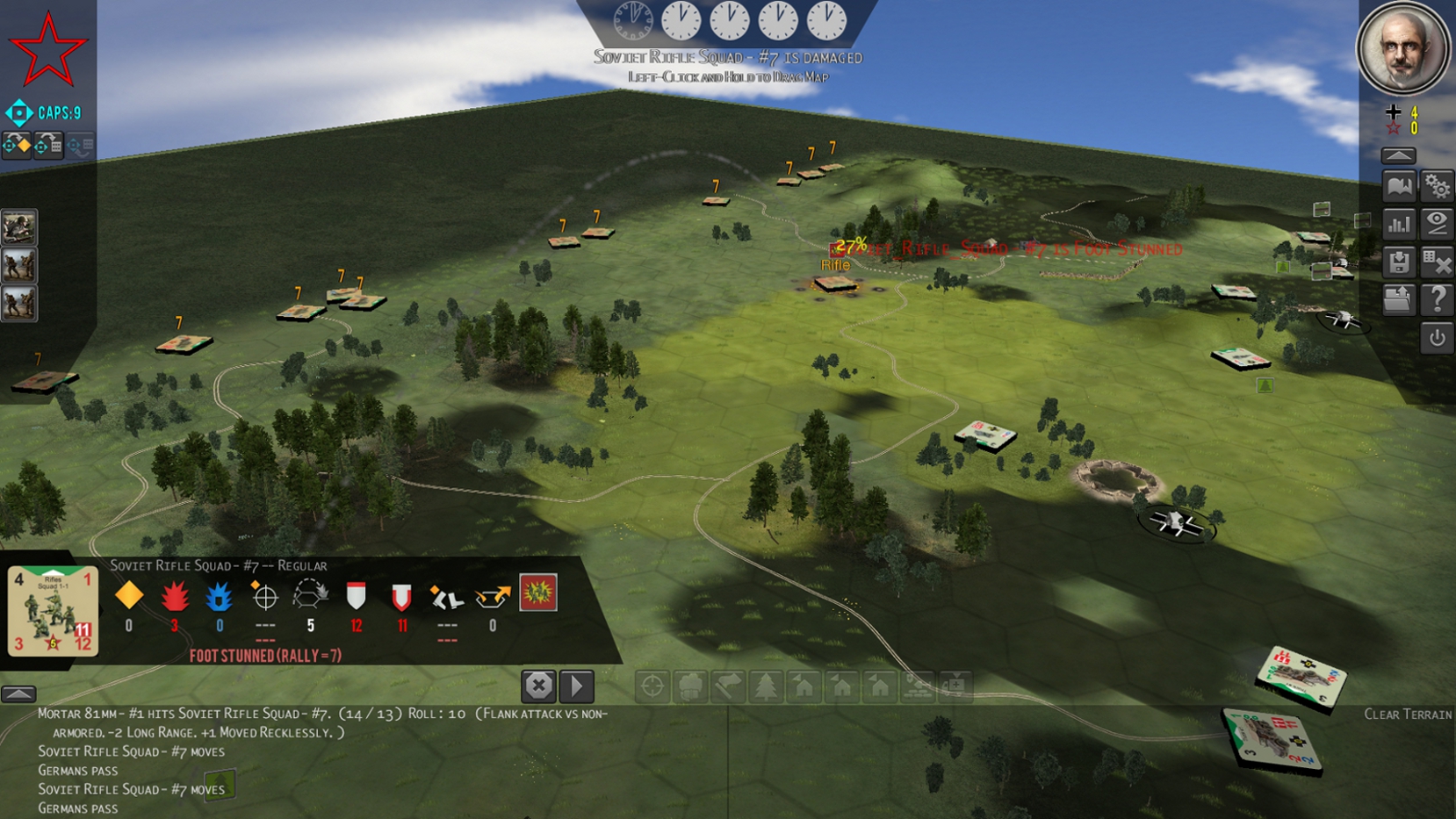Collapse the message log with arrow button
Screen dimensions: 1456x819
tap(18, 693)
